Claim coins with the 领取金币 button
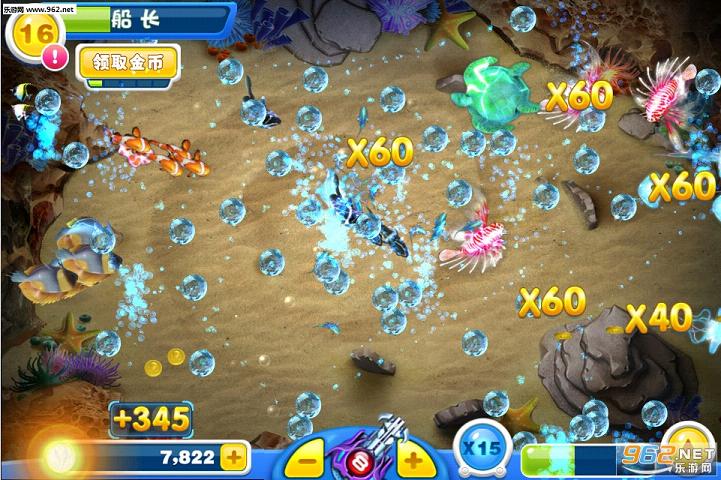Screen dimensions: 721x480 point(128,62)
